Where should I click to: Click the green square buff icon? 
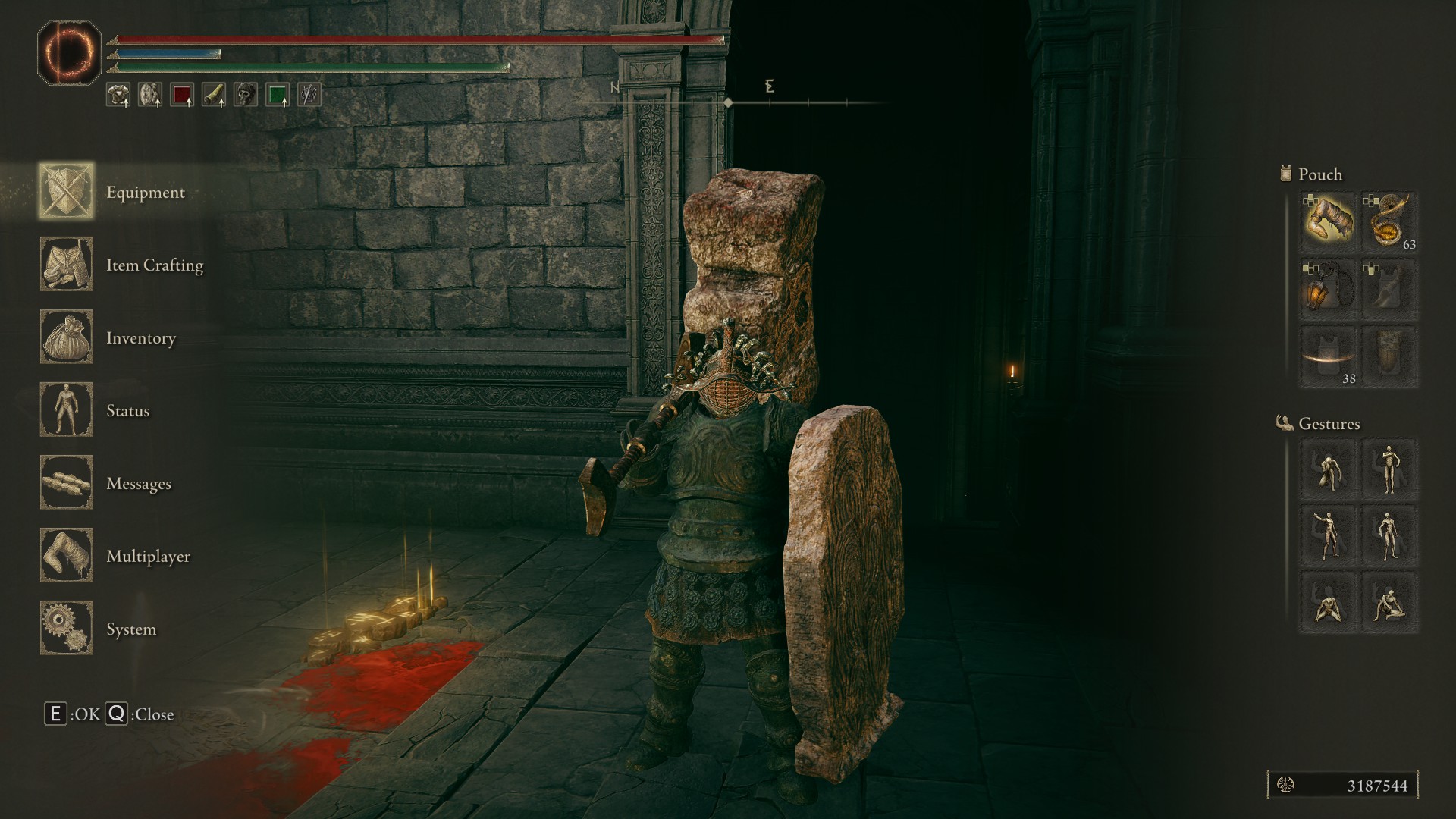tap(278, 95)
